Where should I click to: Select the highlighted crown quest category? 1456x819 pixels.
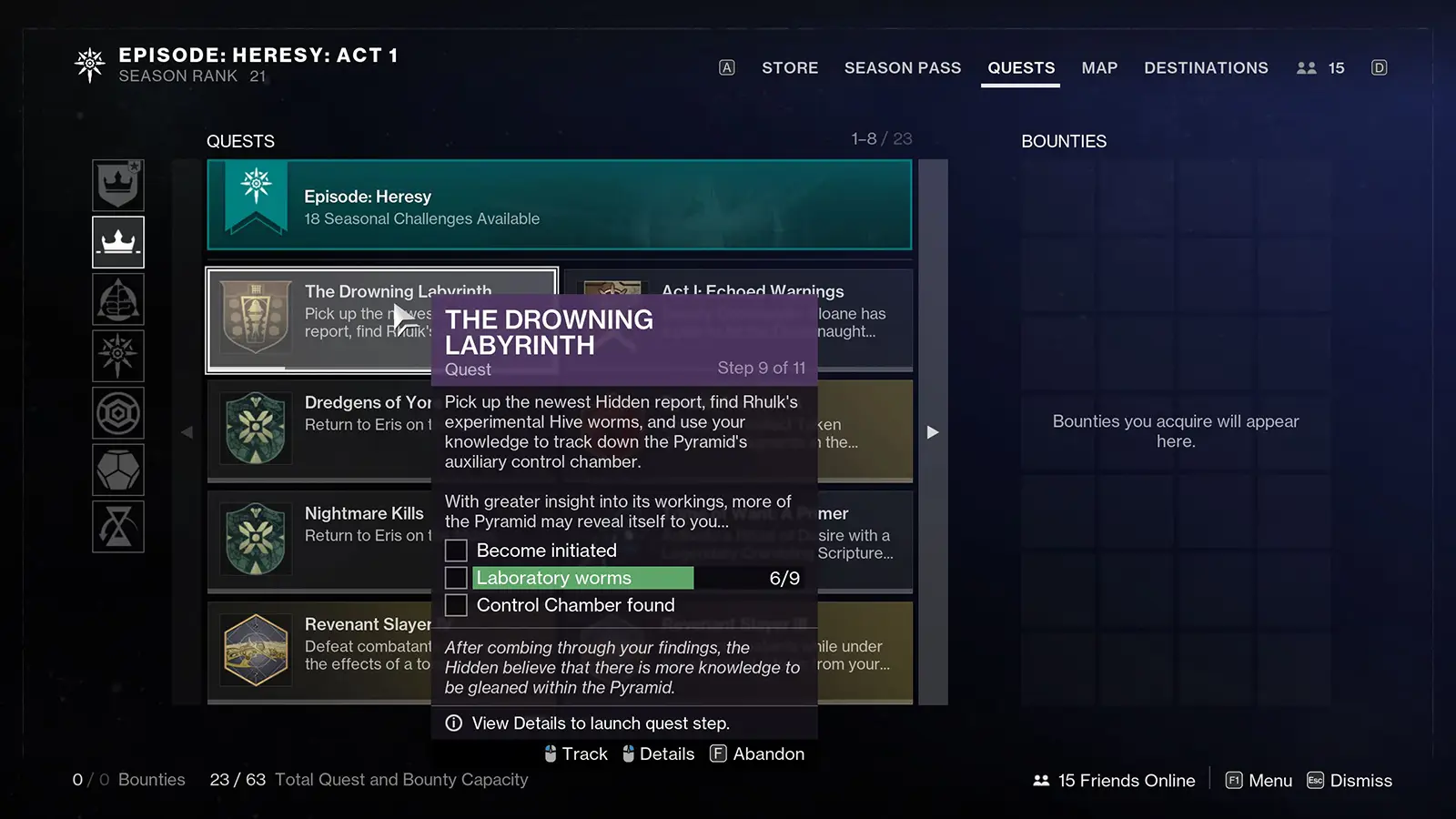coord(118,242)
